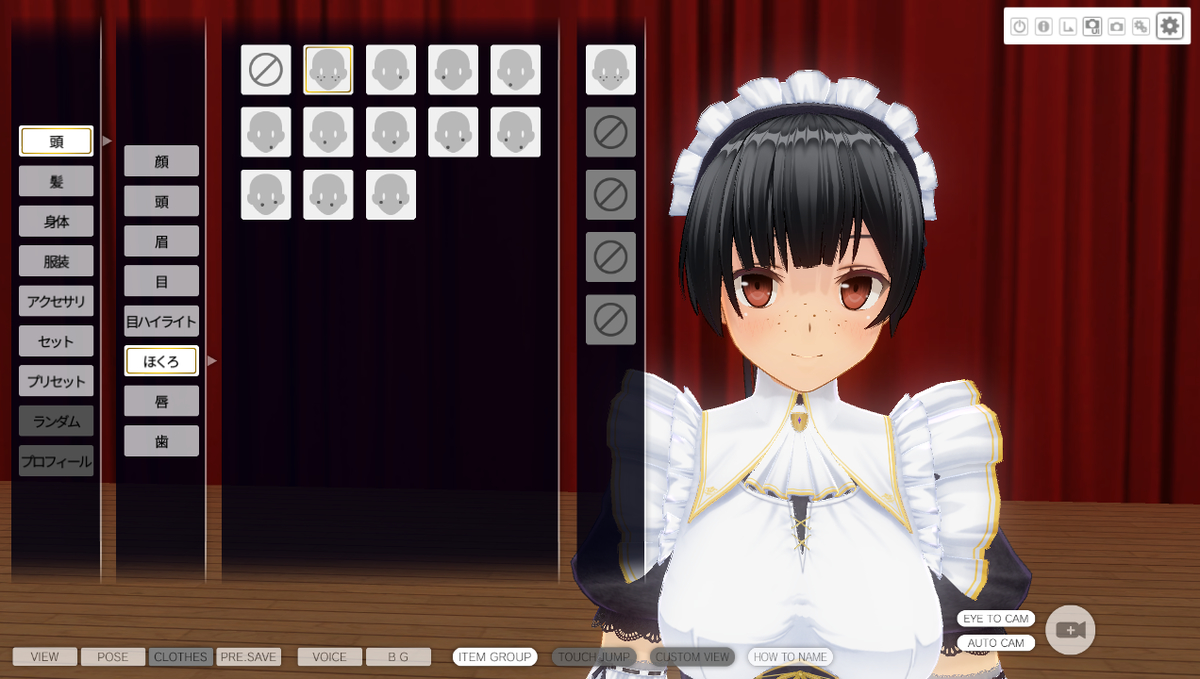Click the PRE.SAVE button
Viewport: 1200px width, 679px height.
pyautogui.click(x=248, y=657)
